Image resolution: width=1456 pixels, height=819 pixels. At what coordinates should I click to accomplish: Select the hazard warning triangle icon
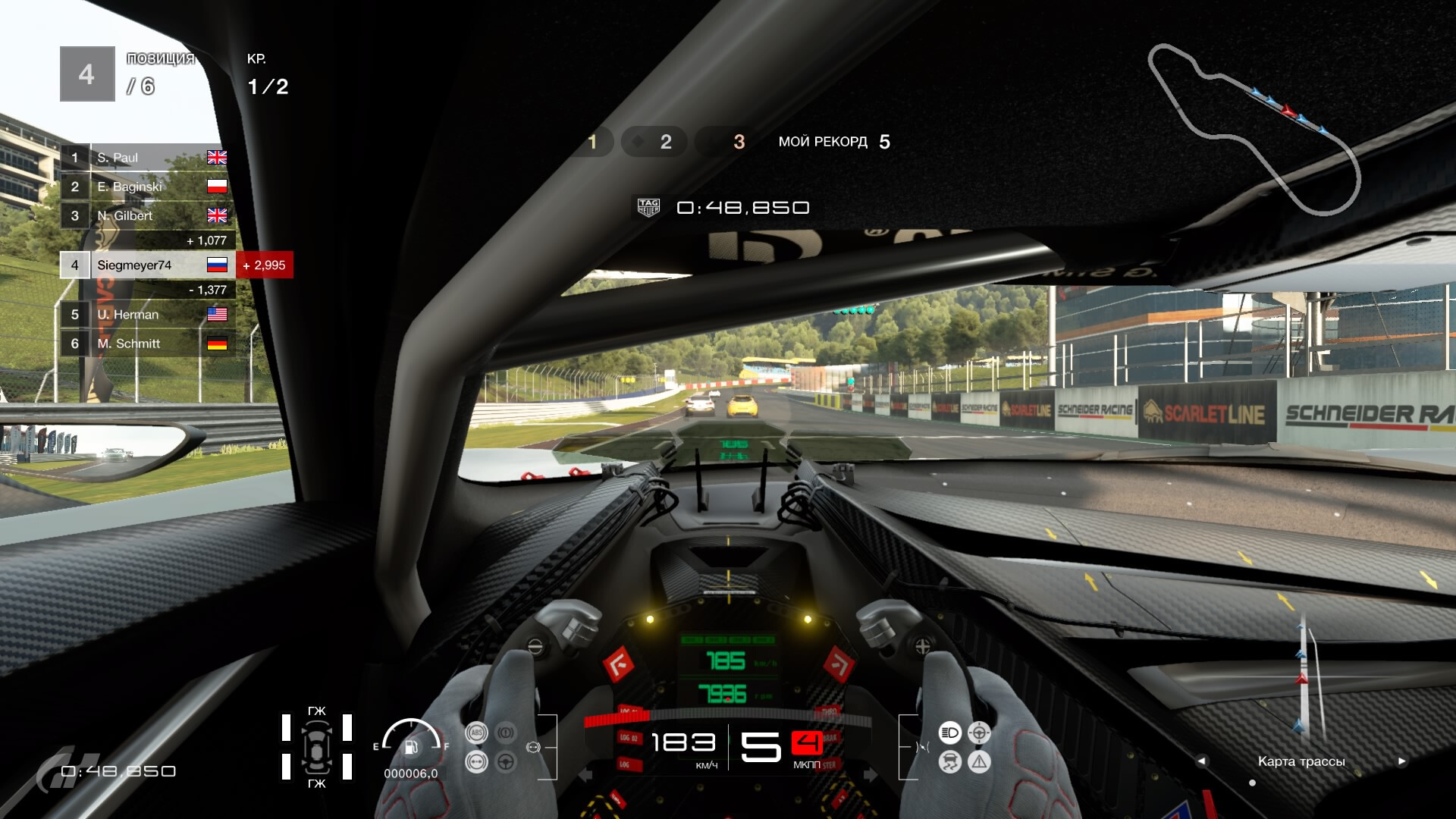pyautogui.click(x=979, y=761)
